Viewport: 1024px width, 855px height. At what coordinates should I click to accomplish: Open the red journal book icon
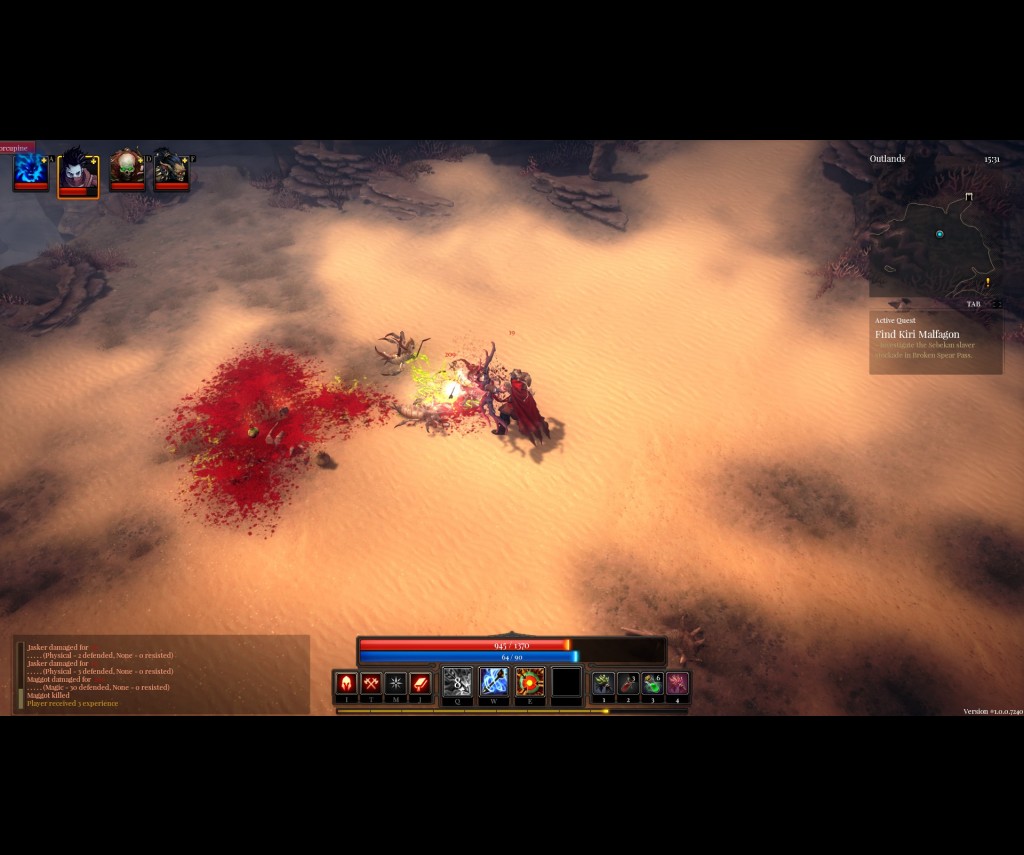pos(421,683)
